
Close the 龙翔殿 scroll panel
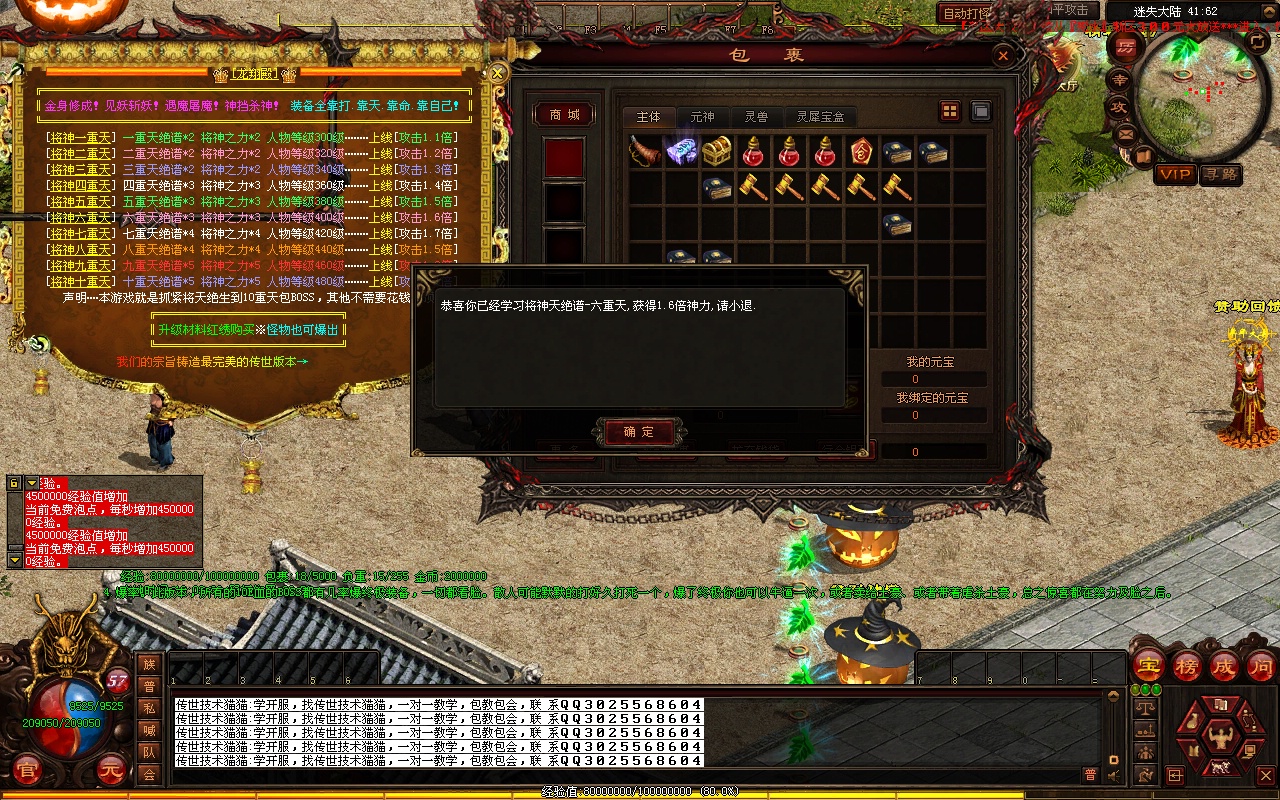498,72
